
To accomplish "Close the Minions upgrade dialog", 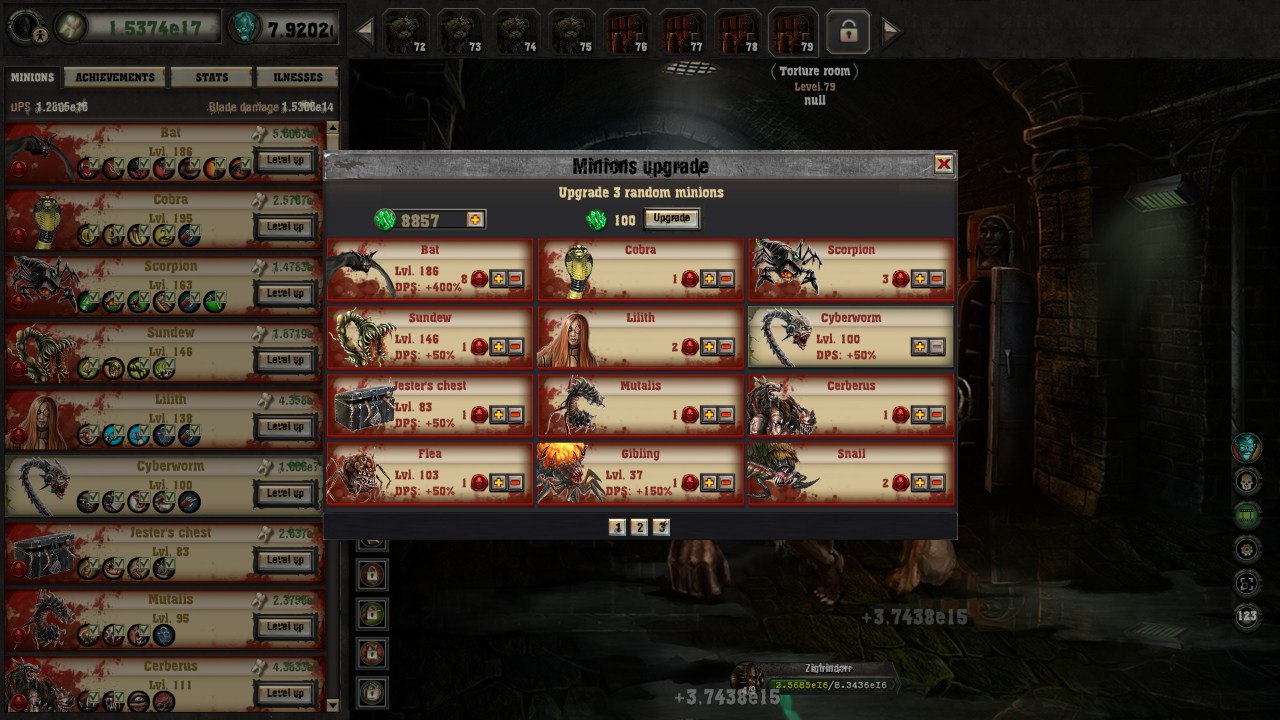I will (x=943, y=164).
